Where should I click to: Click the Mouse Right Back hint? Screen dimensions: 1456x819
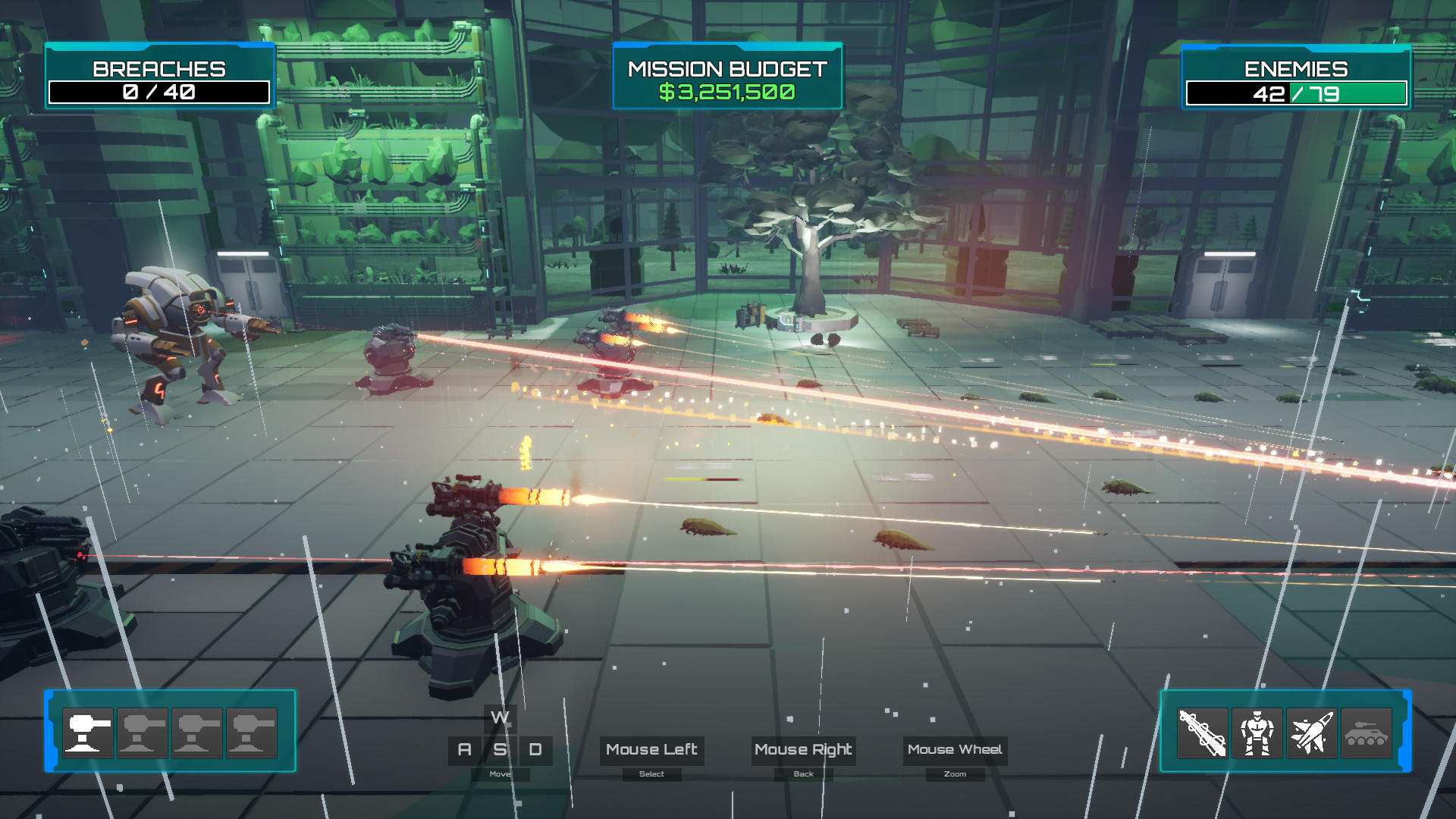[x=802, y=750]
